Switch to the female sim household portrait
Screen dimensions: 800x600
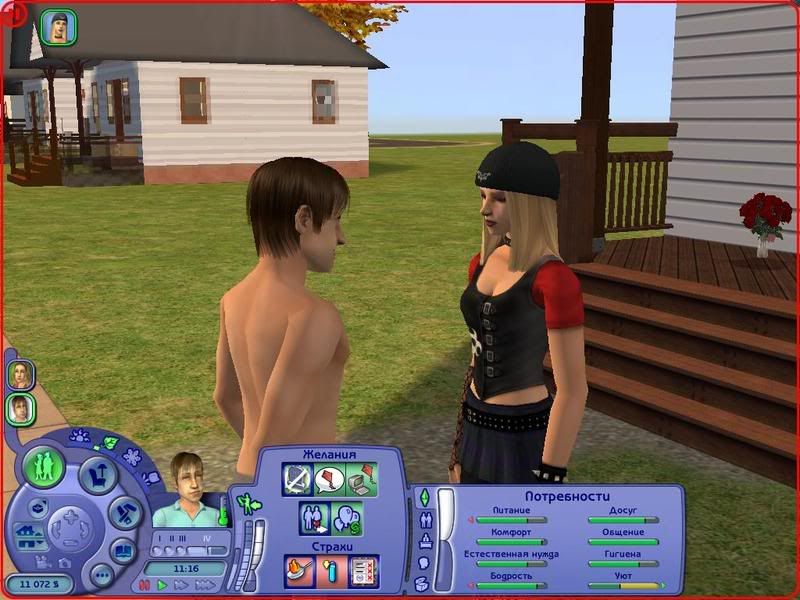coord(21,374)
